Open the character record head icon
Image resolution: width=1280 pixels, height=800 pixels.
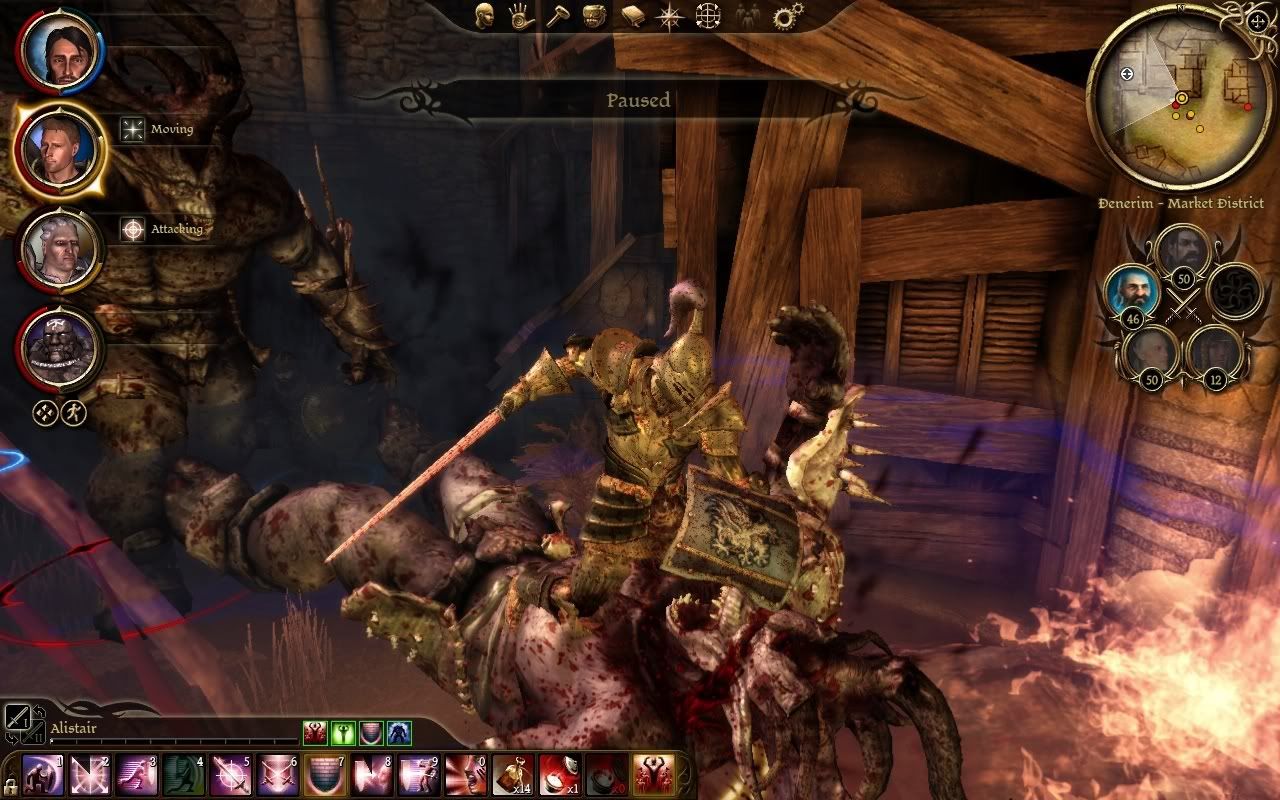tap(485, 16)
